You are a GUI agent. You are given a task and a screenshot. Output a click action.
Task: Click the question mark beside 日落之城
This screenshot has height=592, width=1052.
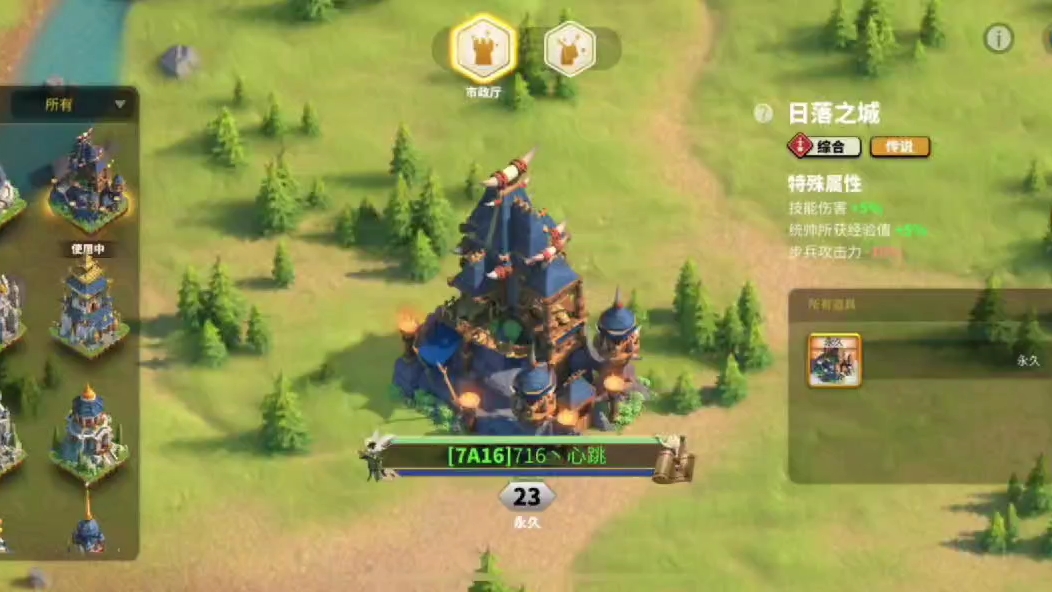[x=765, y=114]
